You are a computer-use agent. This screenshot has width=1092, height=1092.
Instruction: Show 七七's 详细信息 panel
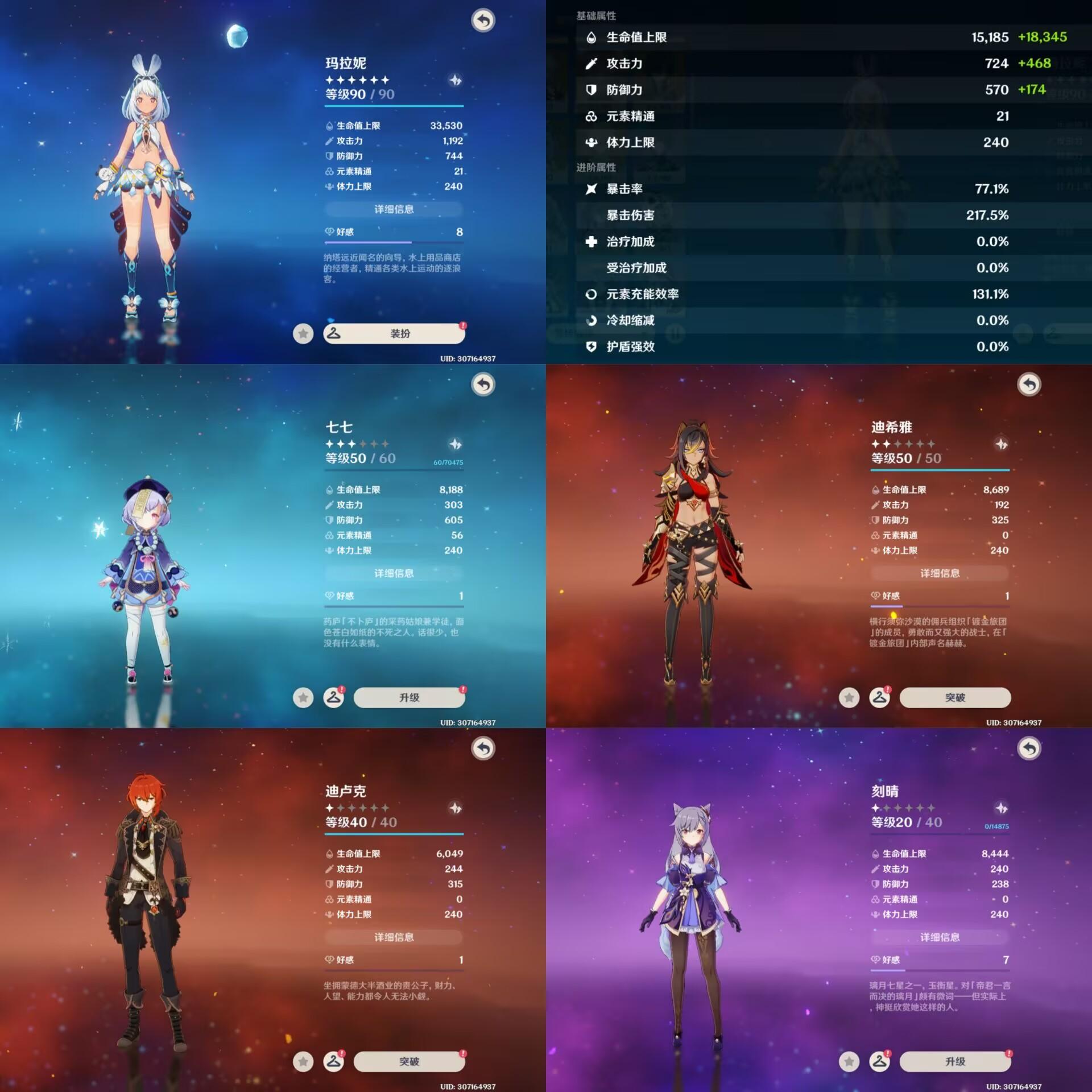394,573
